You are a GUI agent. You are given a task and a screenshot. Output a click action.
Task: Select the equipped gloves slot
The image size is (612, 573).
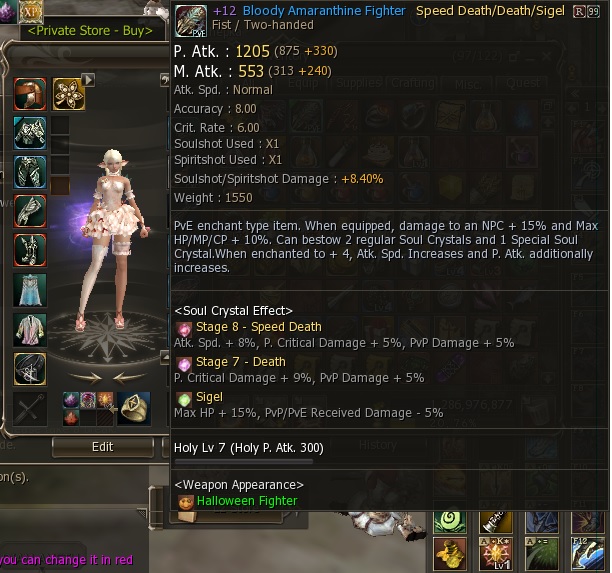tap(30, 210)
